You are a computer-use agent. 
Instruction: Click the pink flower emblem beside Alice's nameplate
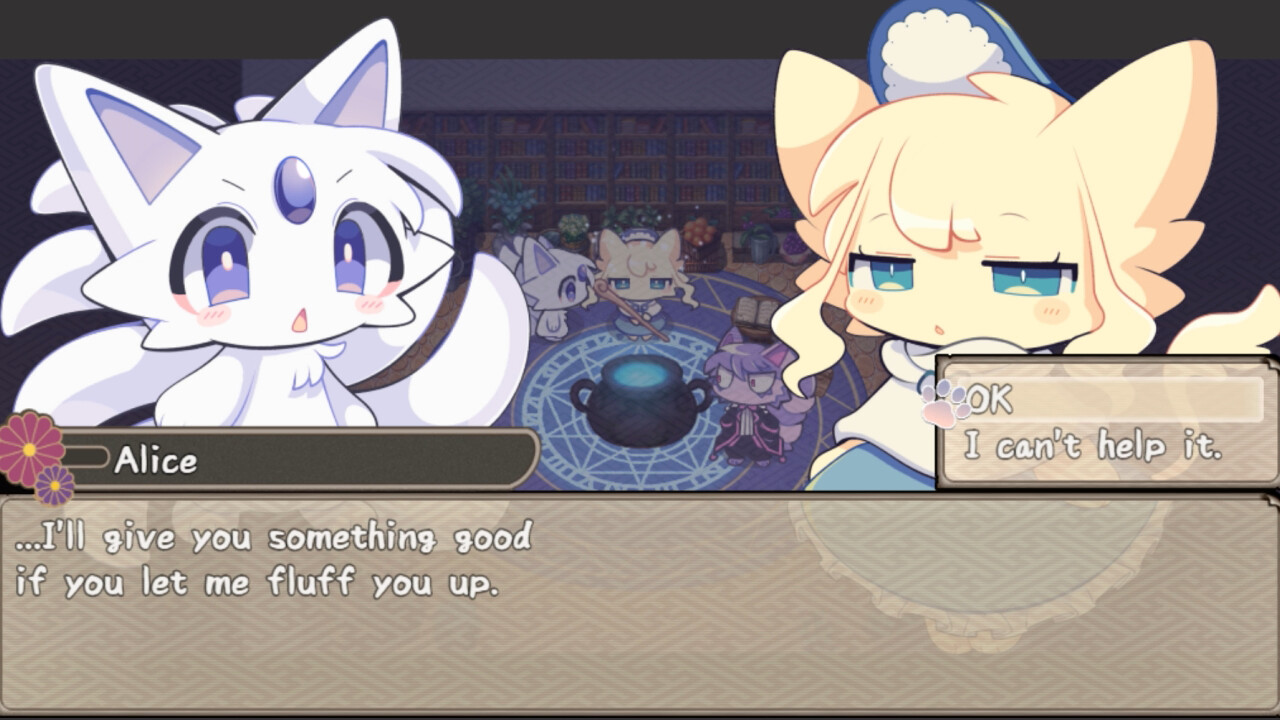30,450
